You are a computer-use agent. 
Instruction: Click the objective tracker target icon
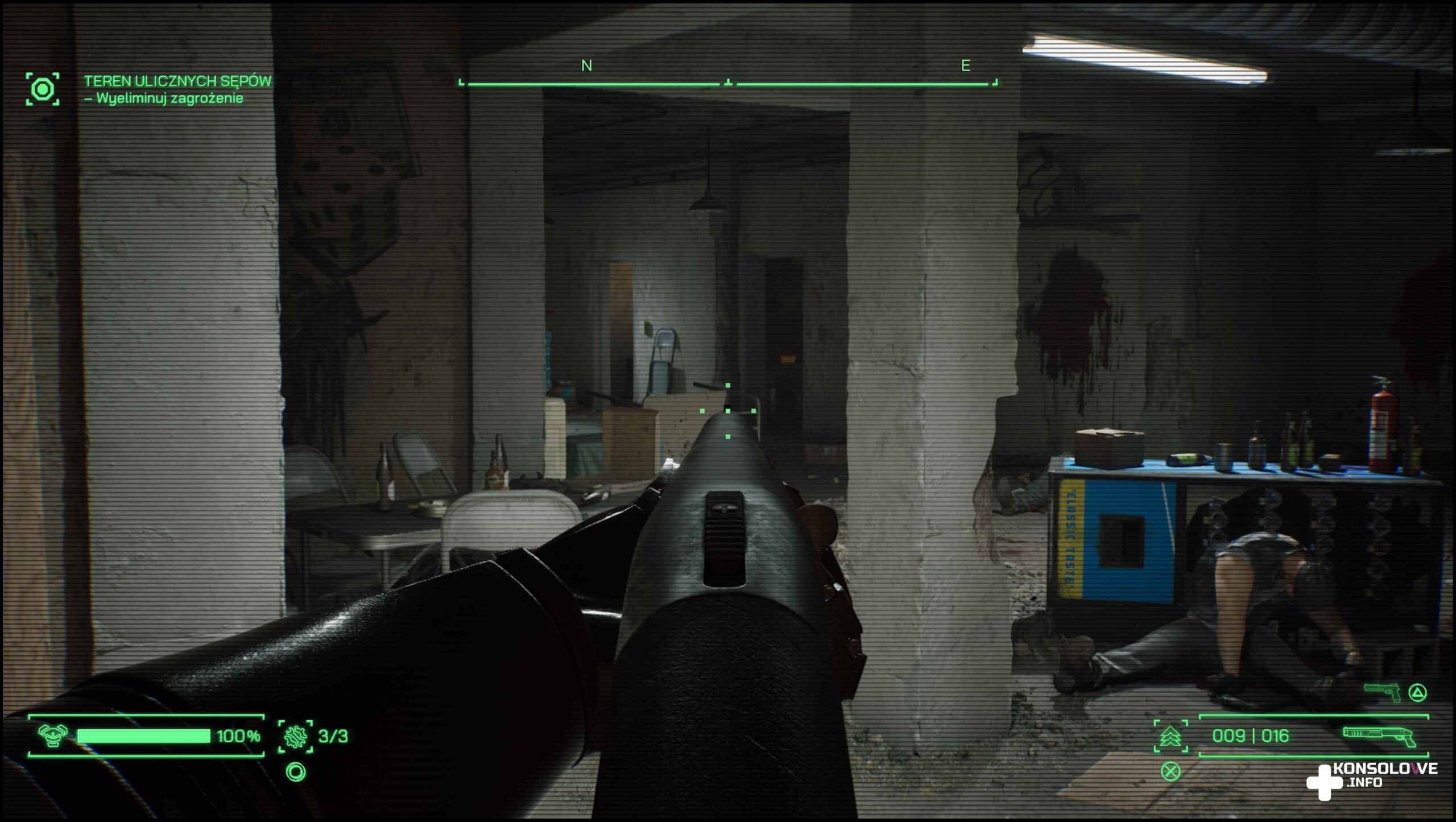(x=43, y=89)
